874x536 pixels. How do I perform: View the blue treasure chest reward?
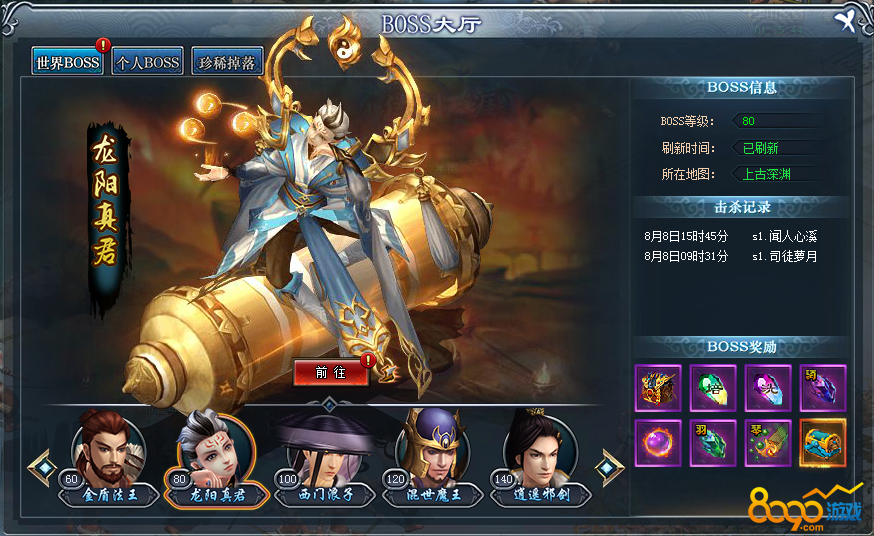click(x=823, y=443)
